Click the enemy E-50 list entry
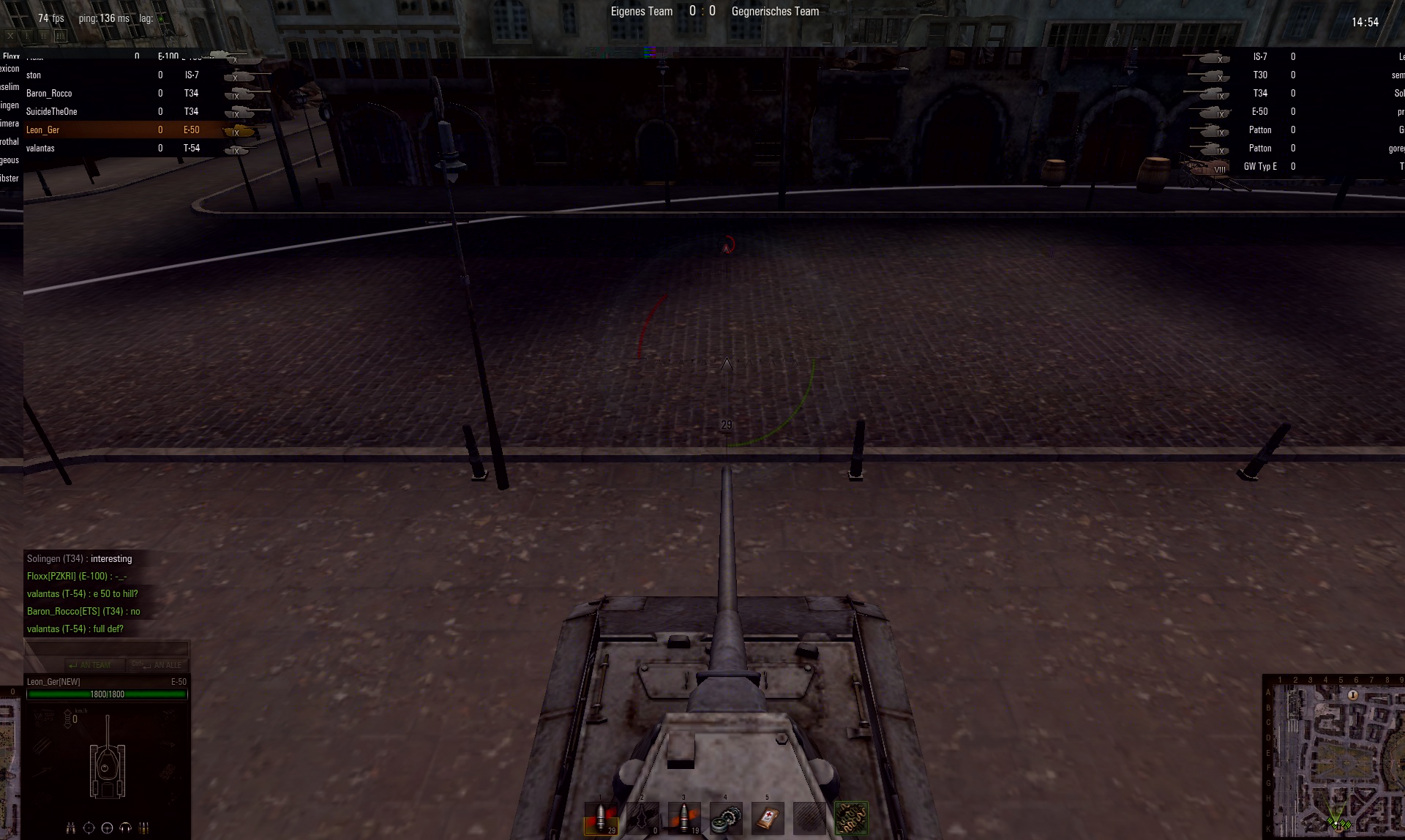This screenshot has width=1405, height=840. tap(1259, 111)
